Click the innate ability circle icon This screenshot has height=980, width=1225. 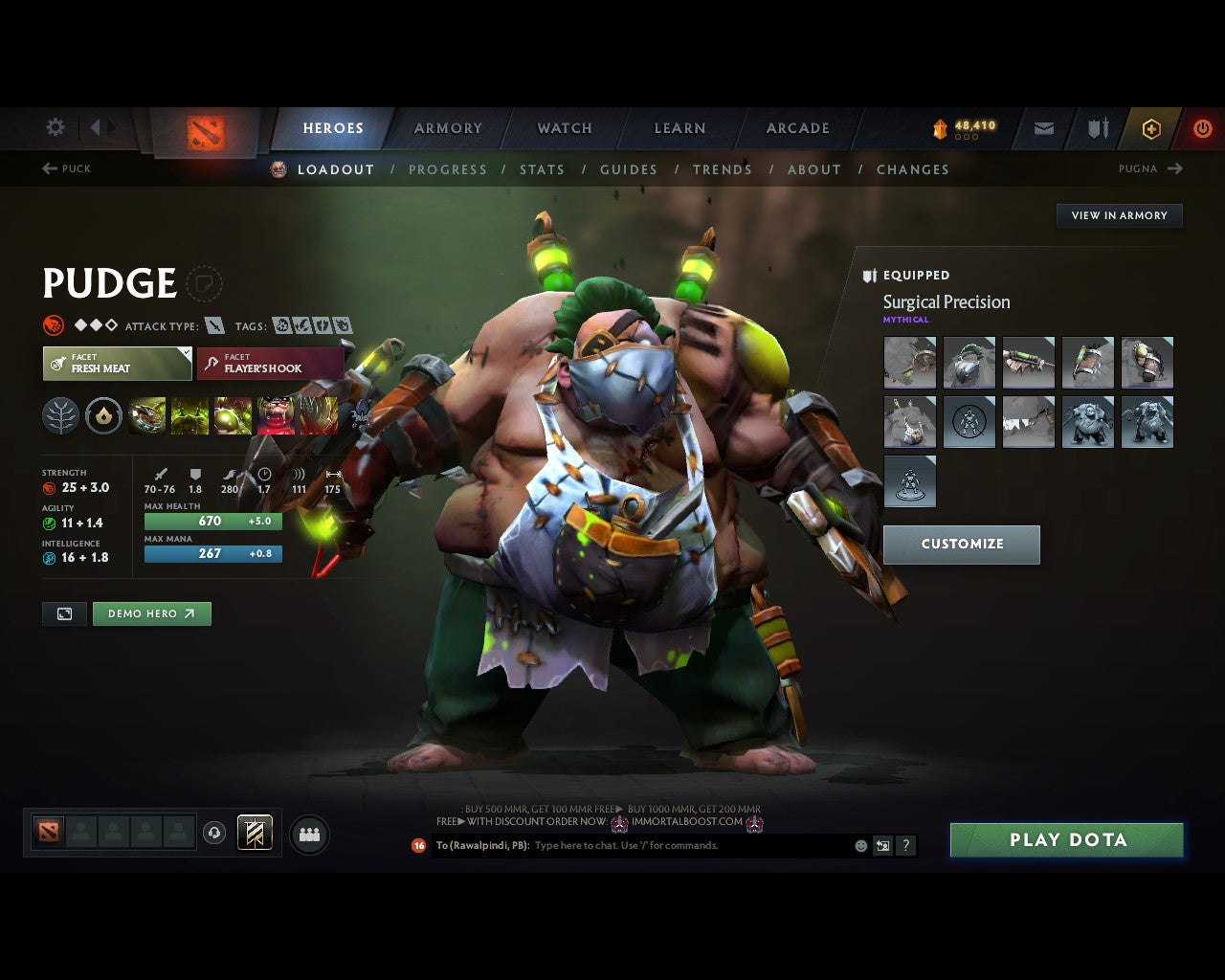(x=103, y=415)
